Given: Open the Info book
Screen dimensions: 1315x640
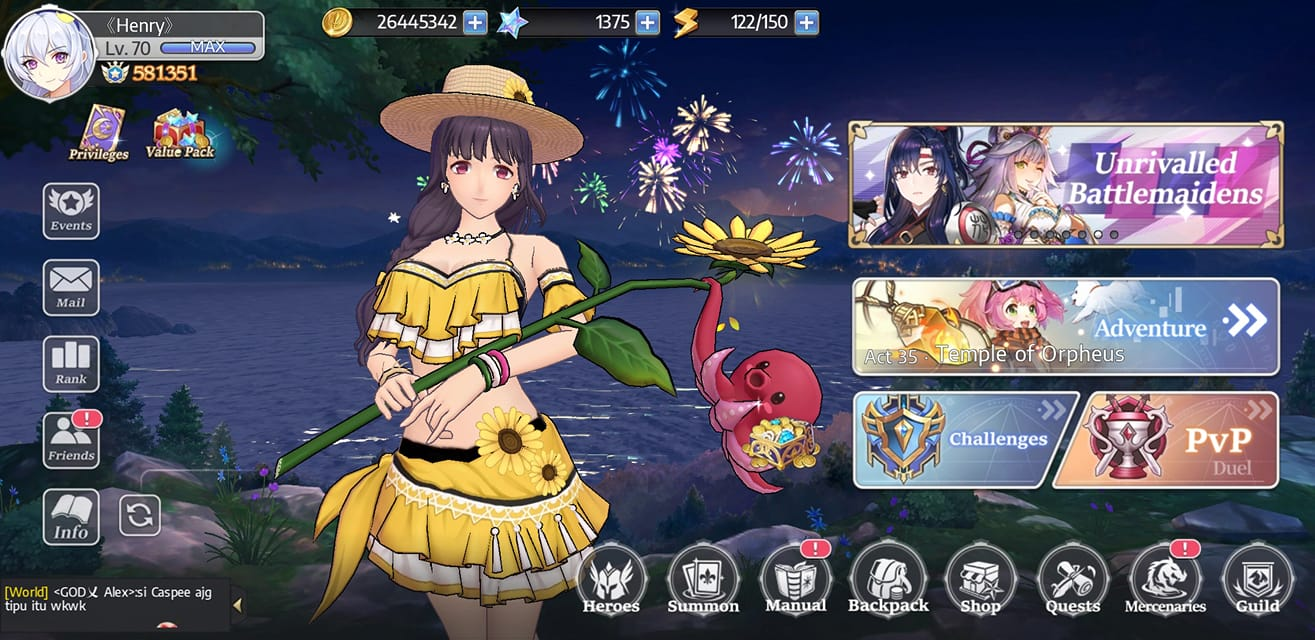Looking at the screenshot, I should [x=71, y=517].
